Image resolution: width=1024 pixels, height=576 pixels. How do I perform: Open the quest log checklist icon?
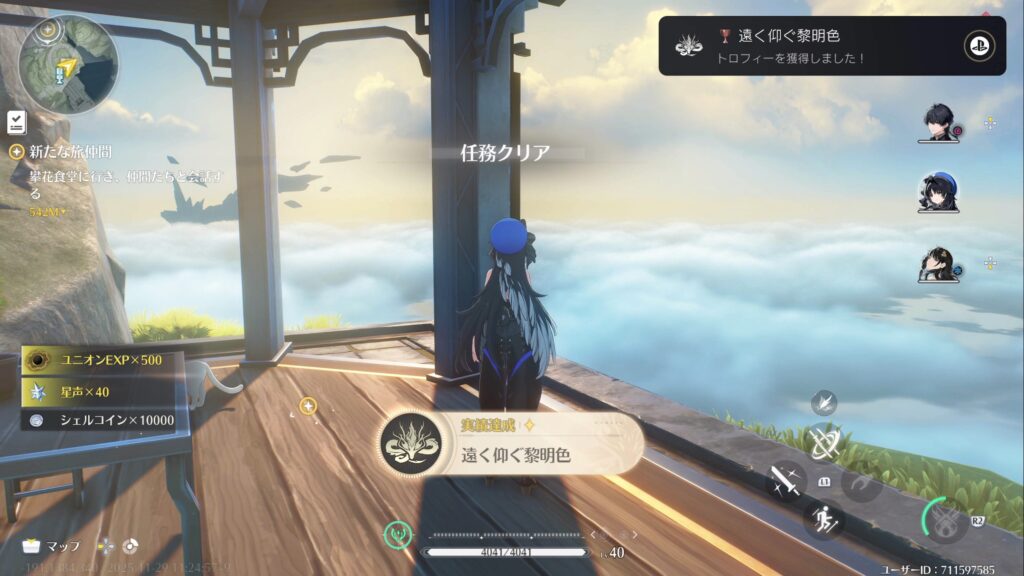click(x=17, y=122)
